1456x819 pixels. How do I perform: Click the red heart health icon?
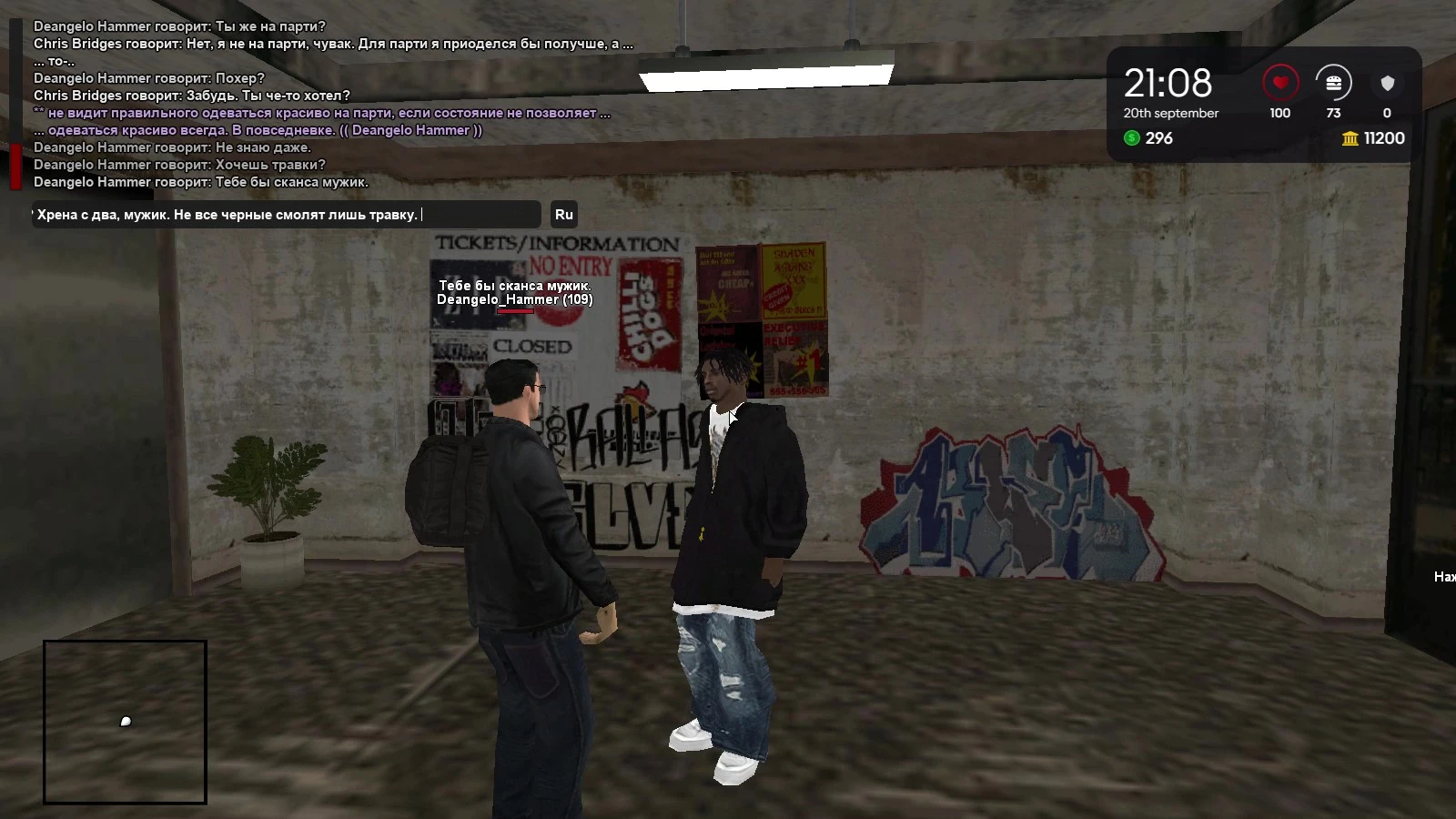[1279, 83]
